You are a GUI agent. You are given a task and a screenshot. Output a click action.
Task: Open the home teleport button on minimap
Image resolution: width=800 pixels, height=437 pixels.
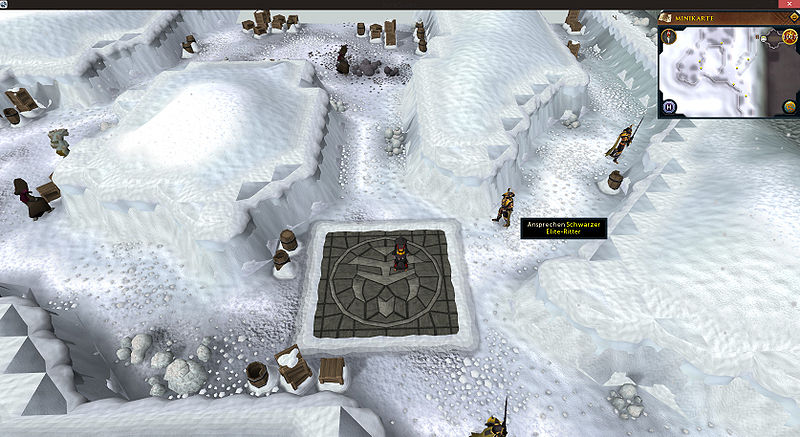click(669, 107)
